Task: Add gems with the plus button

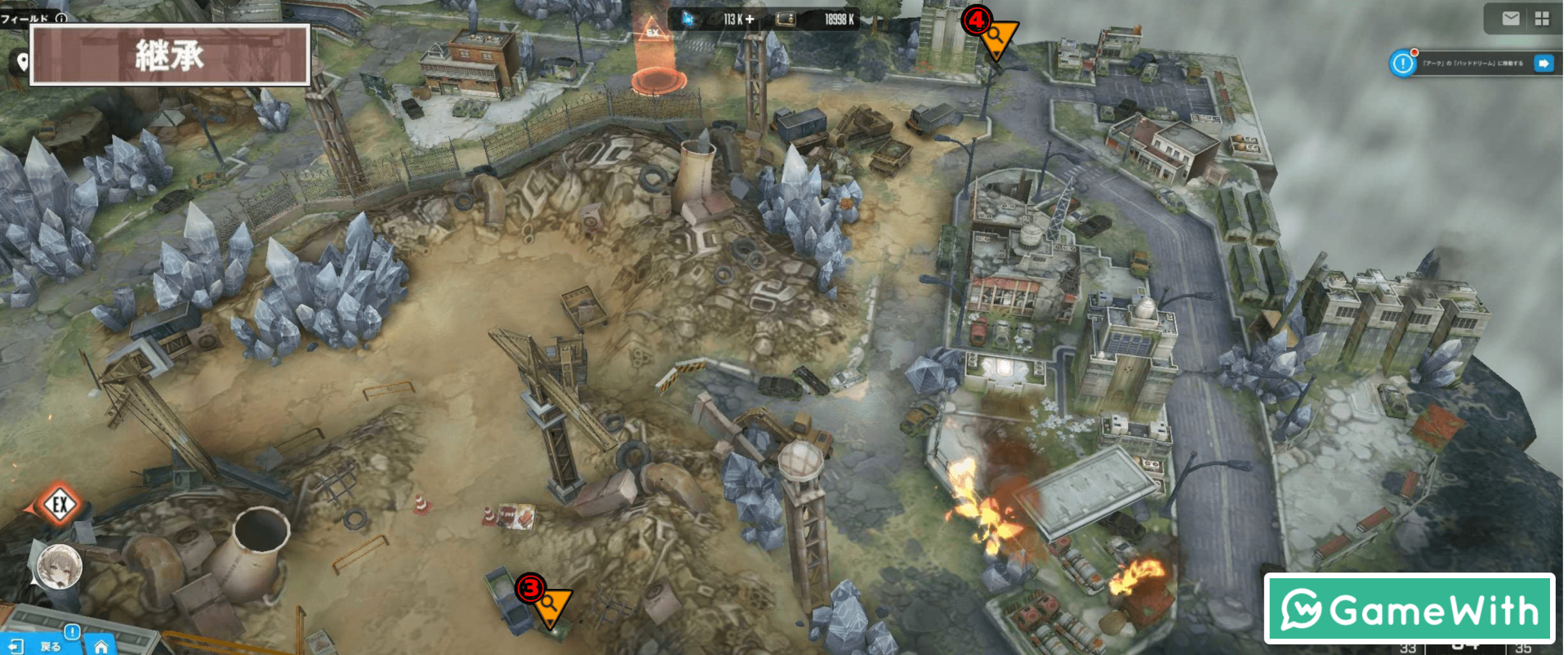Action: pyautogui.click(x=750, y=19)
